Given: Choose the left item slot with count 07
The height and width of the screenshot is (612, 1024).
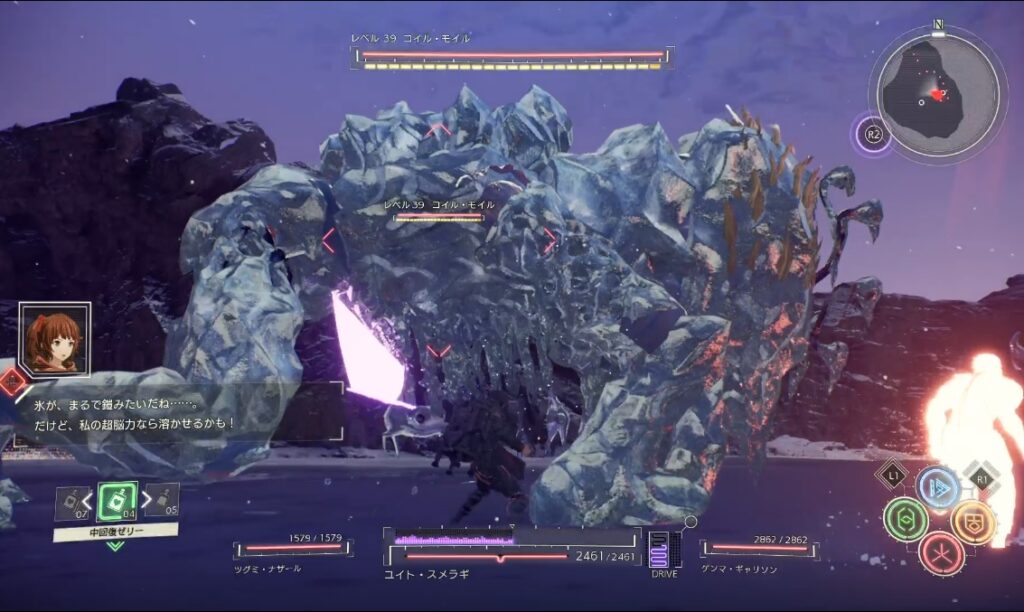Looking at the screenshot, I should [x=70, y=501].
